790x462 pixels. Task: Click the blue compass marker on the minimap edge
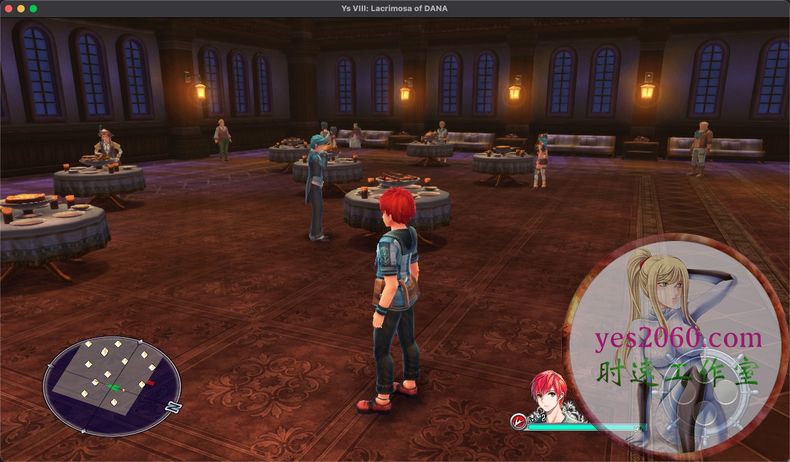[x=174, y=407]
